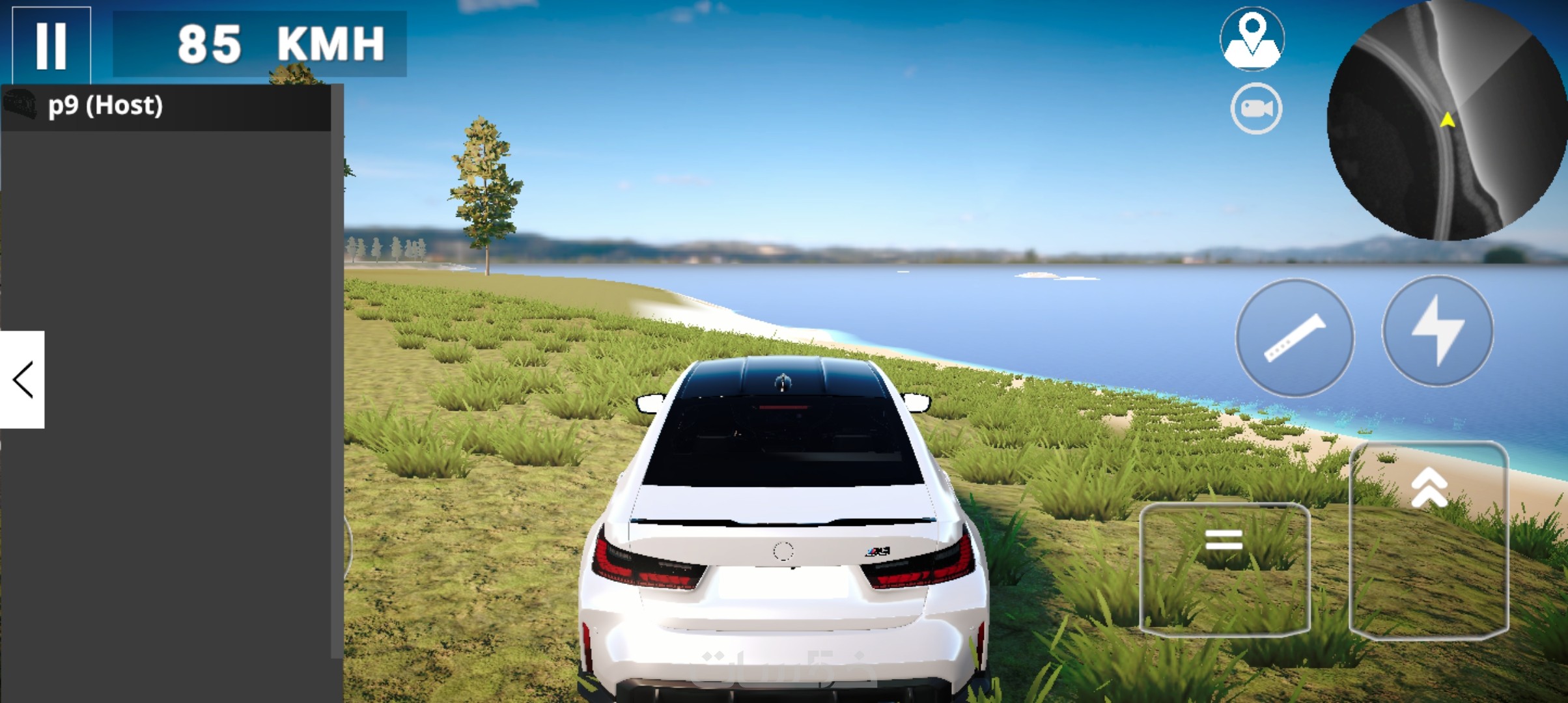Collapse the player list with the left arrow

tap(22, 379)
